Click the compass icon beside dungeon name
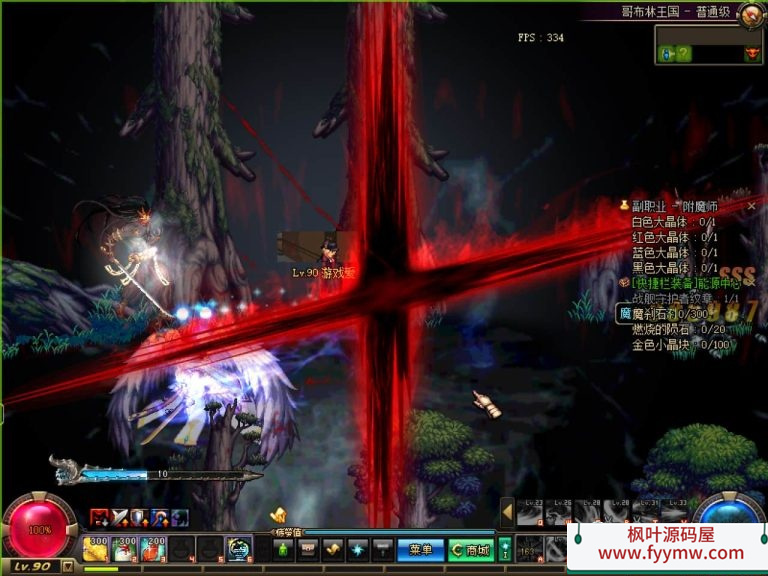Viewport: 768px width, 576px height. pos(747,12)
